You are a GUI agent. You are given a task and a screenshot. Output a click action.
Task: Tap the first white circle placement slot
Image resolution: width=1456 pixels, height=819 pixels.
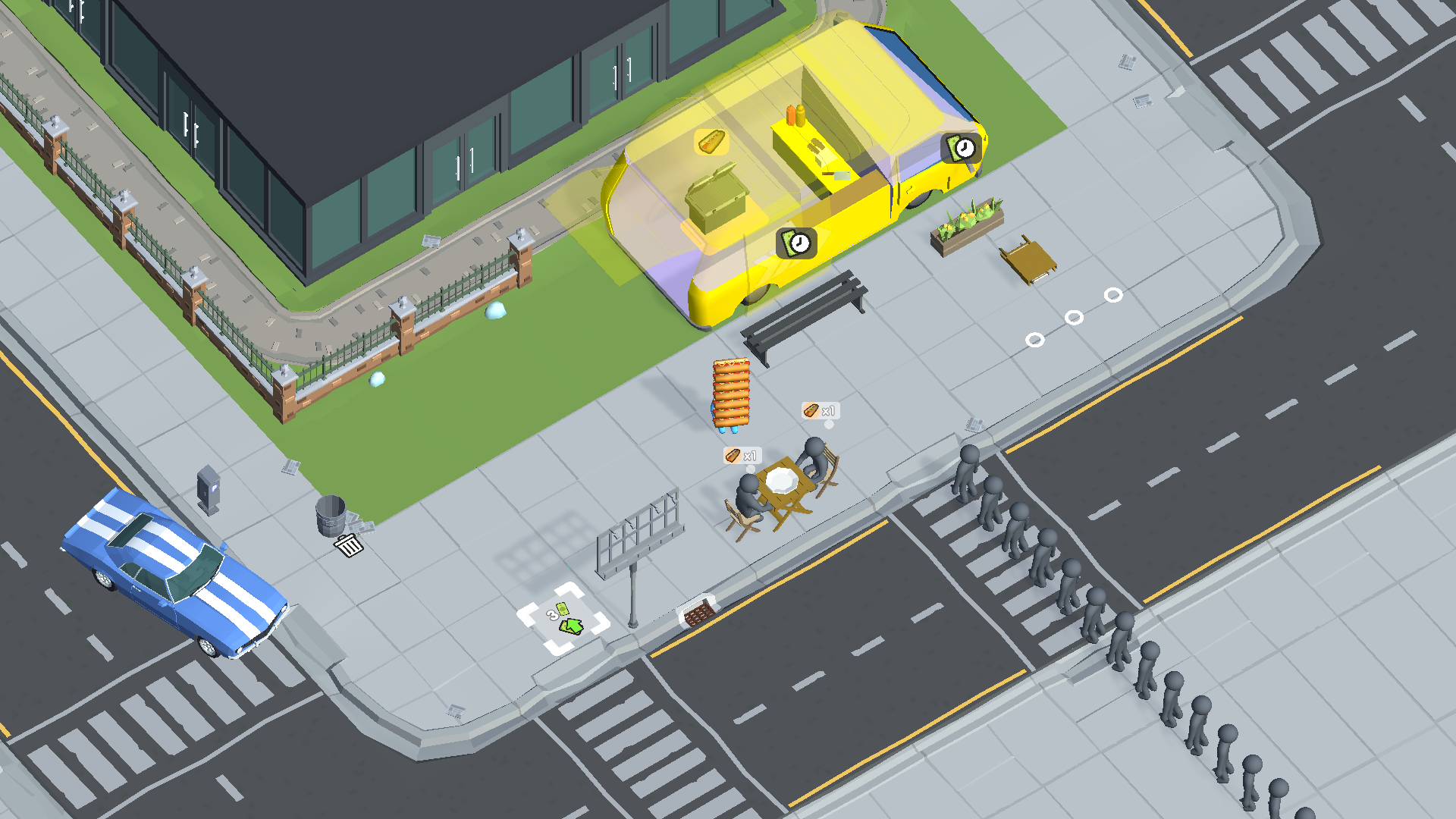tap(1036, 339)
